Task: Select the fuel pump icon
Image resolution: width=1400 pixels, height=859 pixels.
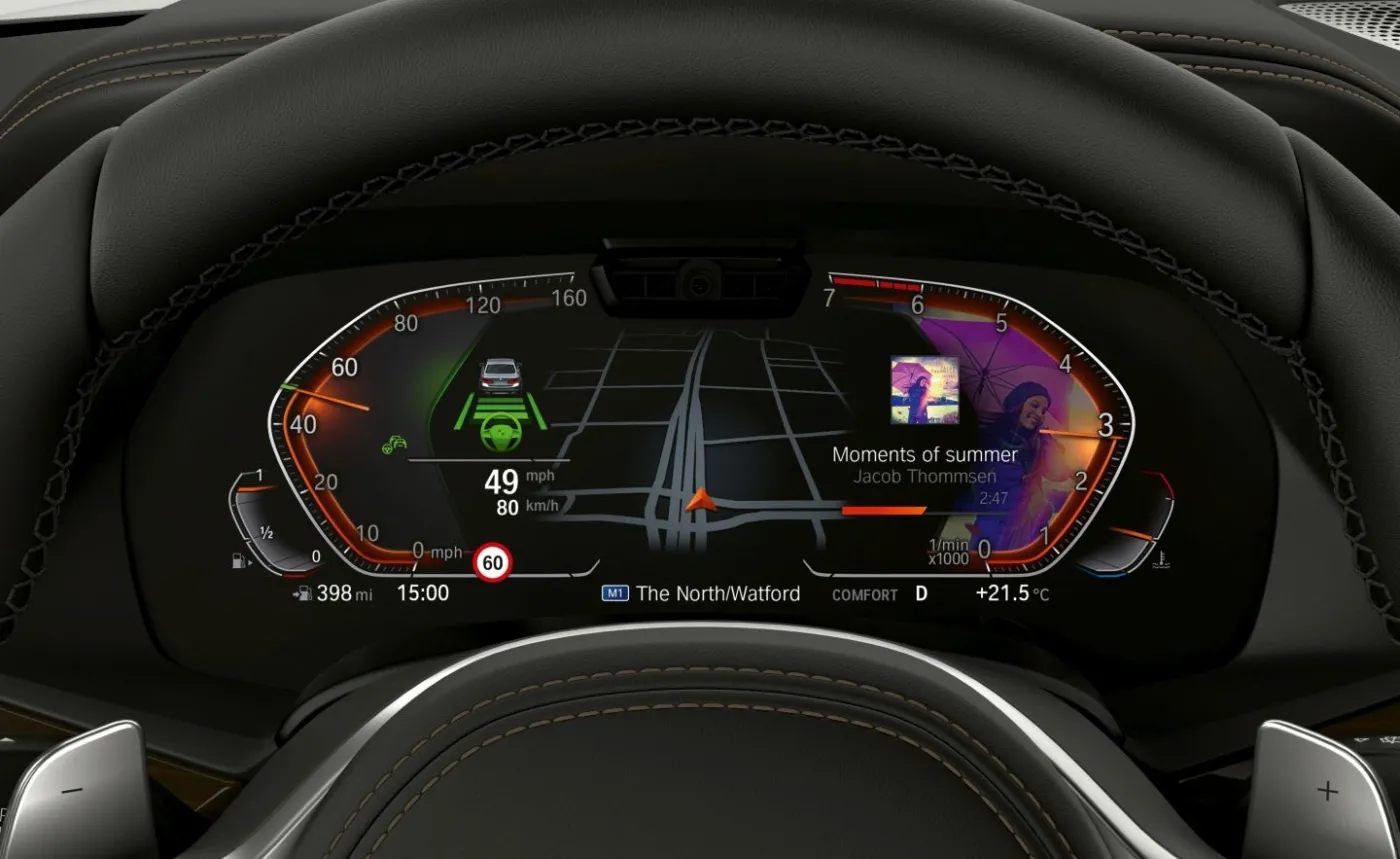Action: [239, 561]
